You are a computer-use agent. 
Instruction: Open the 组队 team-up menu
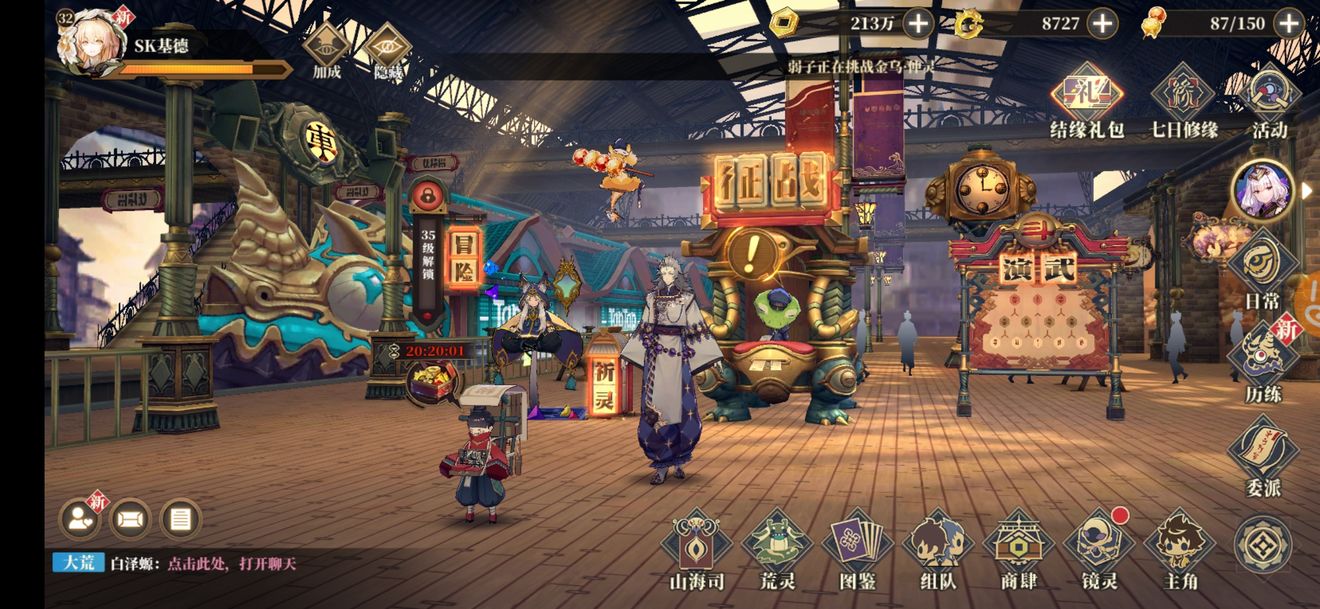pyautogui.click(x=938, y=549)
